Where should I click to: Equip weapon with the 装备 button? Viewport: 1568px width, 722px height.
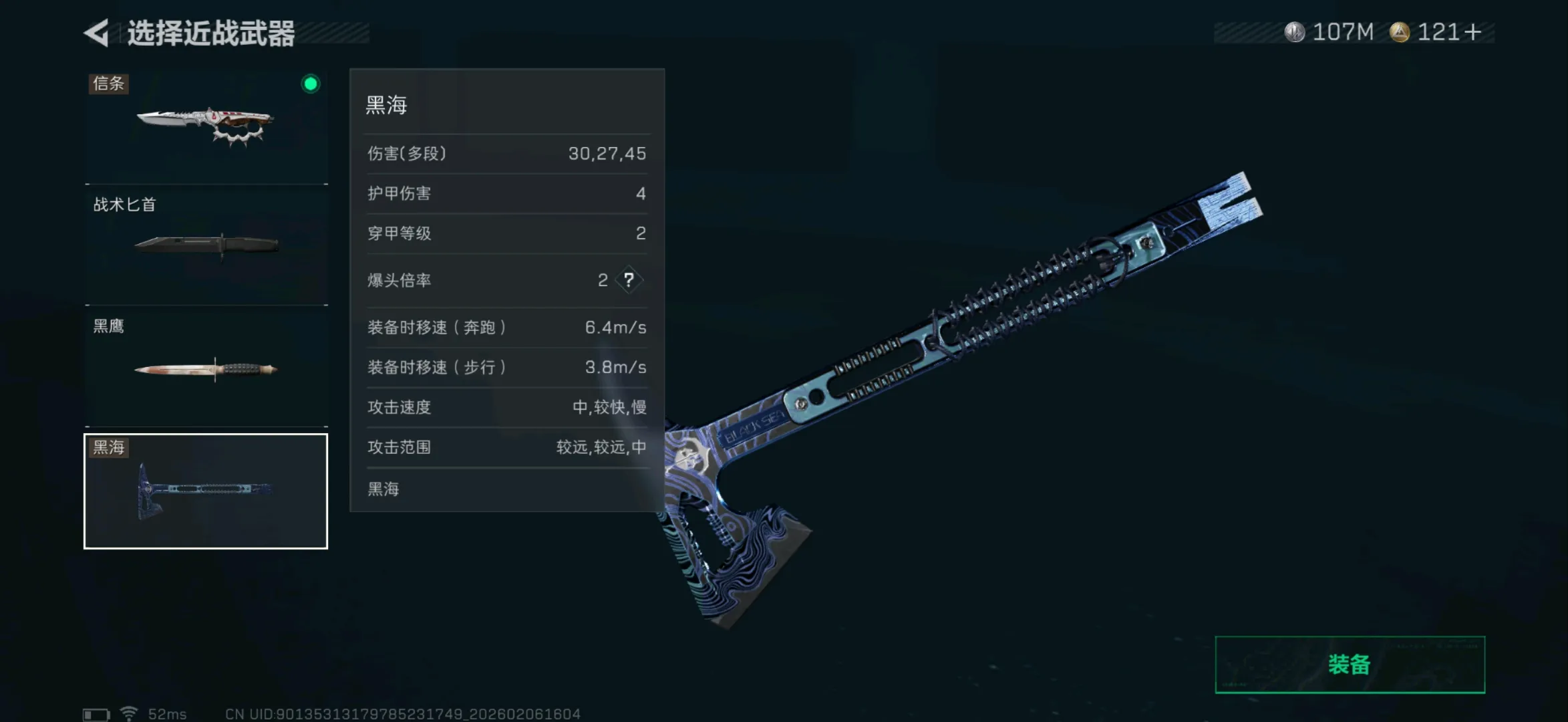(1350, 665)
